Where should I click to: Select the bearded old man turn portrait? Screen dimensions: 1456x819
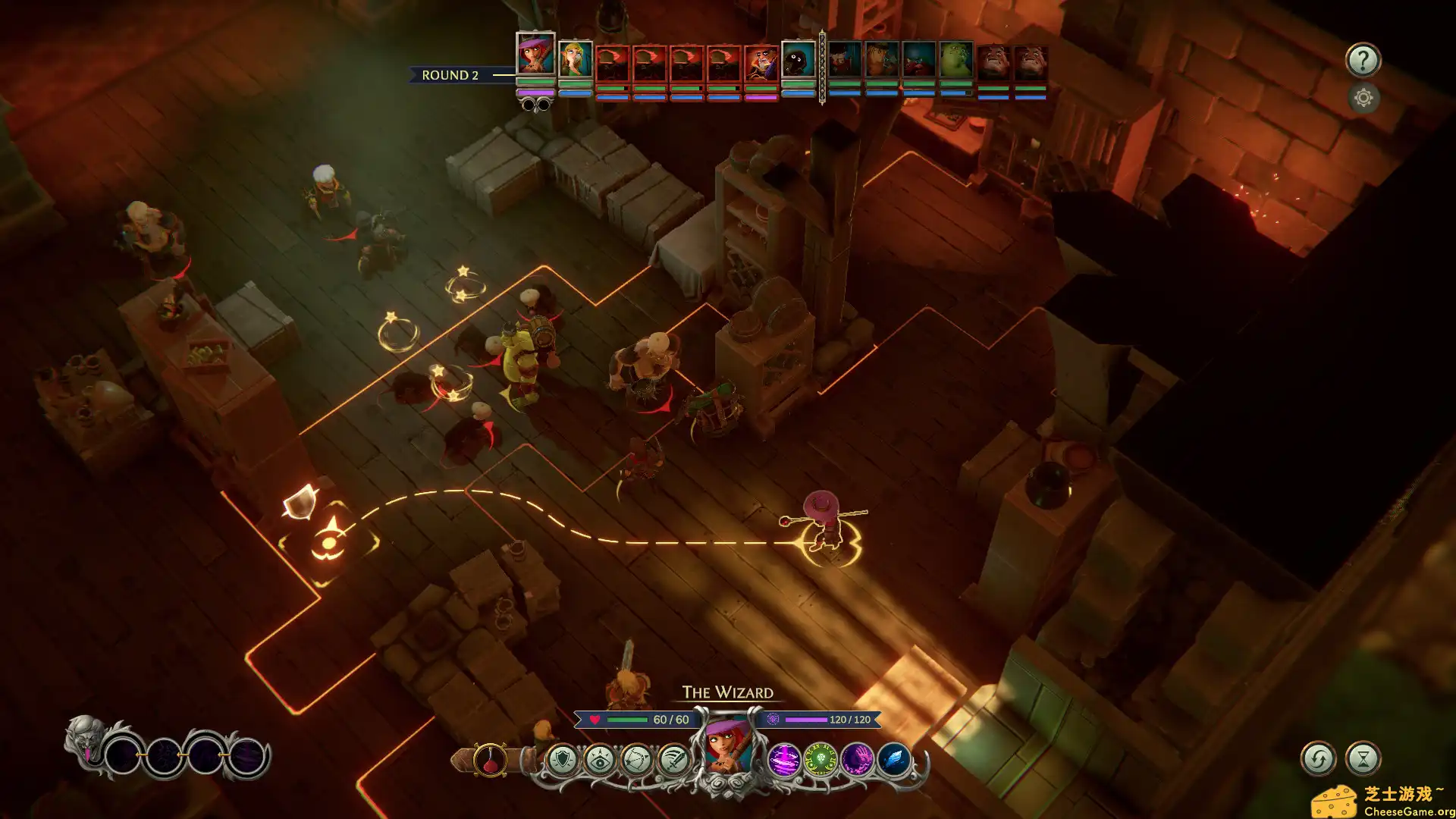pyautogui.click(x=761, y=63)
